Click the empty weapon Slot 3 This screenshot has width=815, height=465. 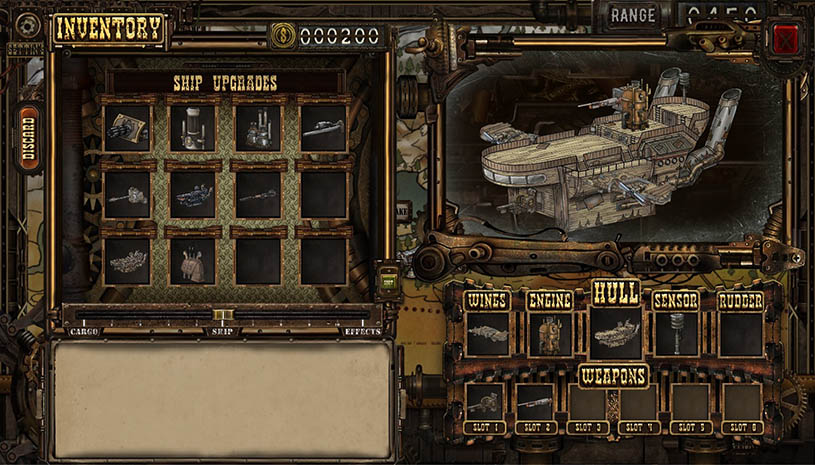click(587, 402)
